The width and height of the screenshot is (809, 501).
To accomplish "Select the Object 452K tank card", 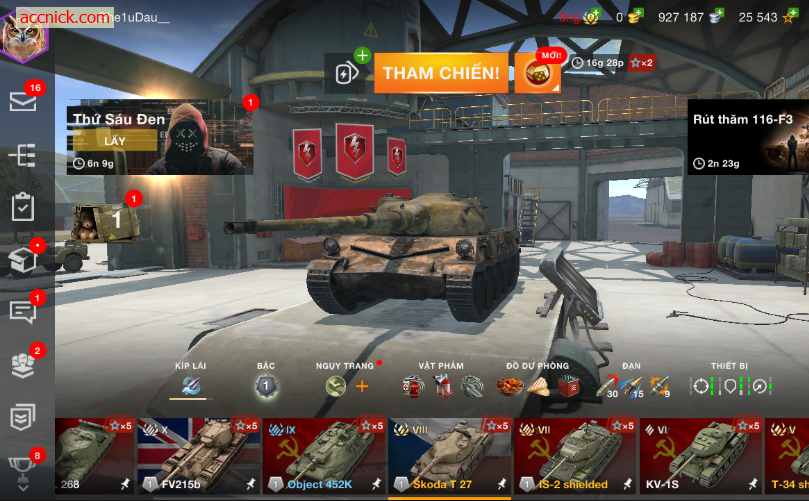I will tap(323, 457).
